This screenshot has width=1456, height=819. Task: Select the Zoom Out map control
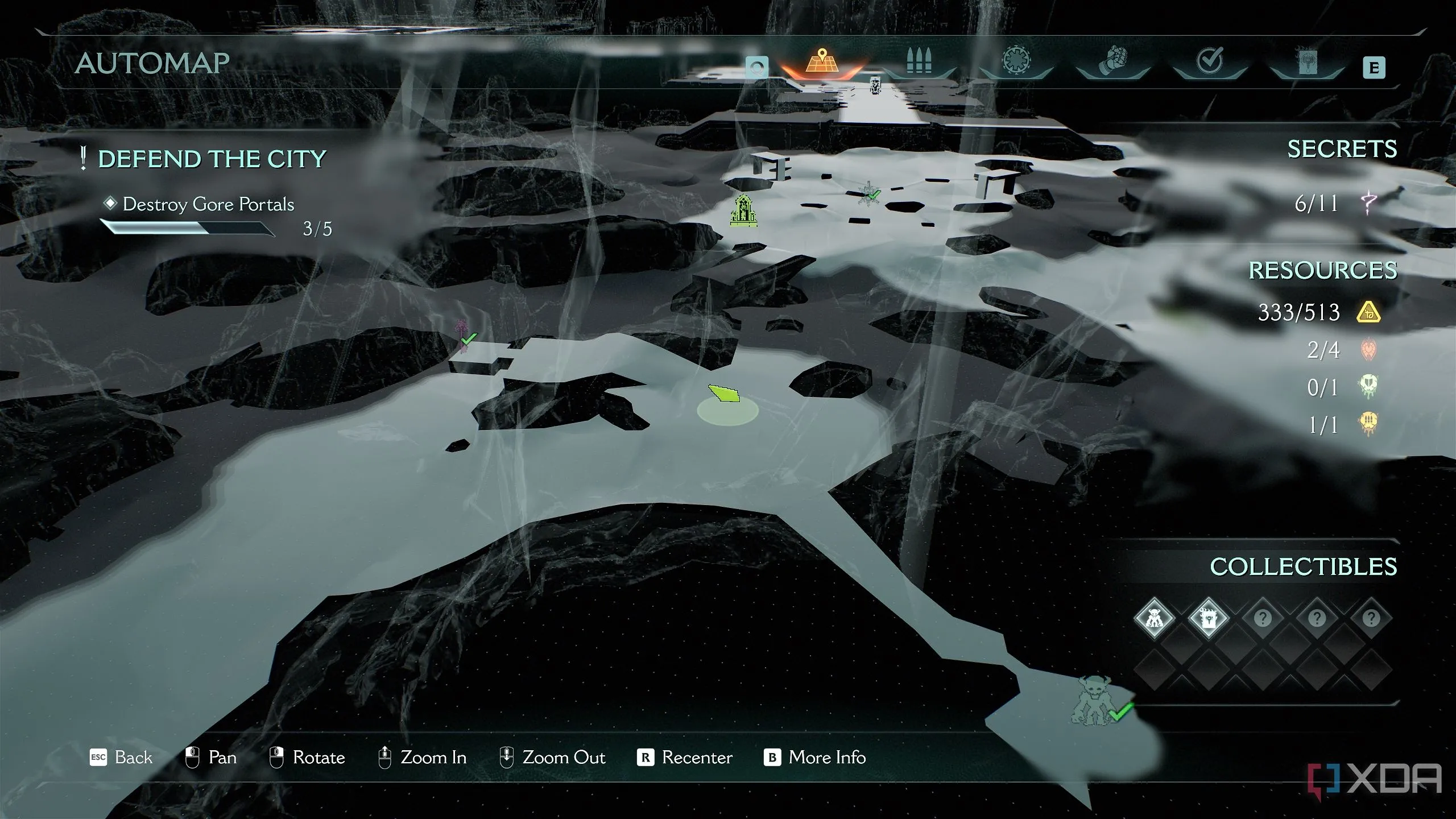(552, 758)
